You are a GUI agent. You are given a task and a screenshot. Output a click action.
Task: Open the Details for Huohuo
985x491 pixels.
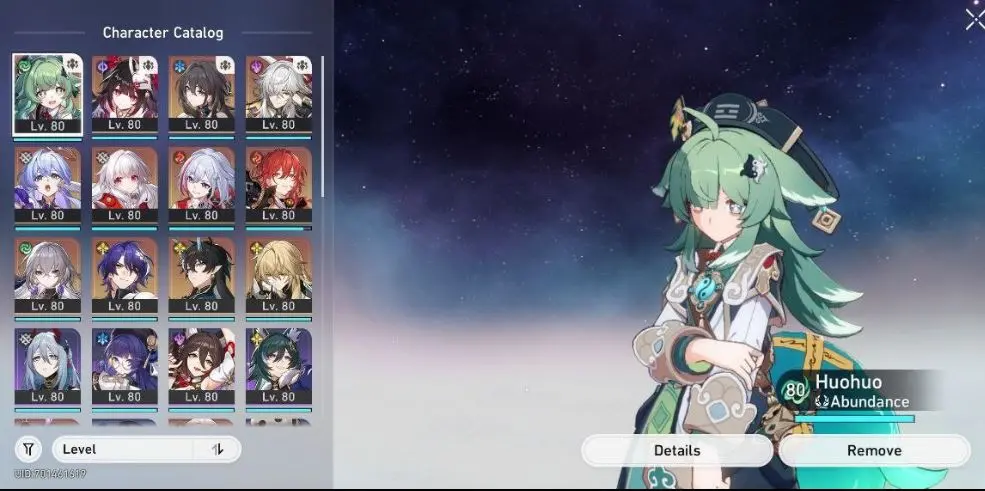(x=677, y=450)
